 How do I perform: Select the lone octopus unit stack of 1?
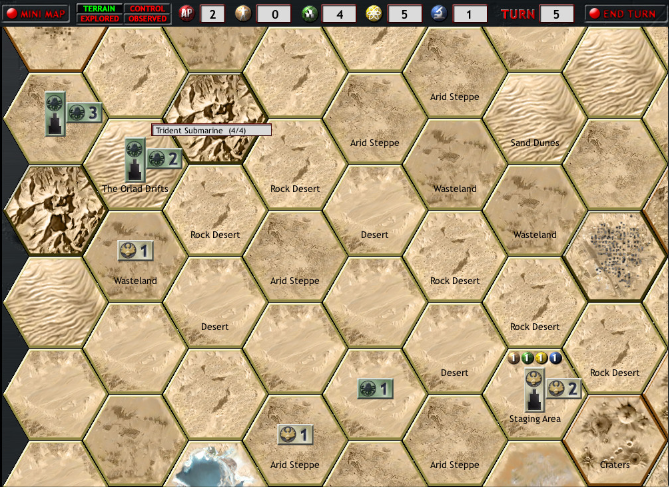coord(375,388)
